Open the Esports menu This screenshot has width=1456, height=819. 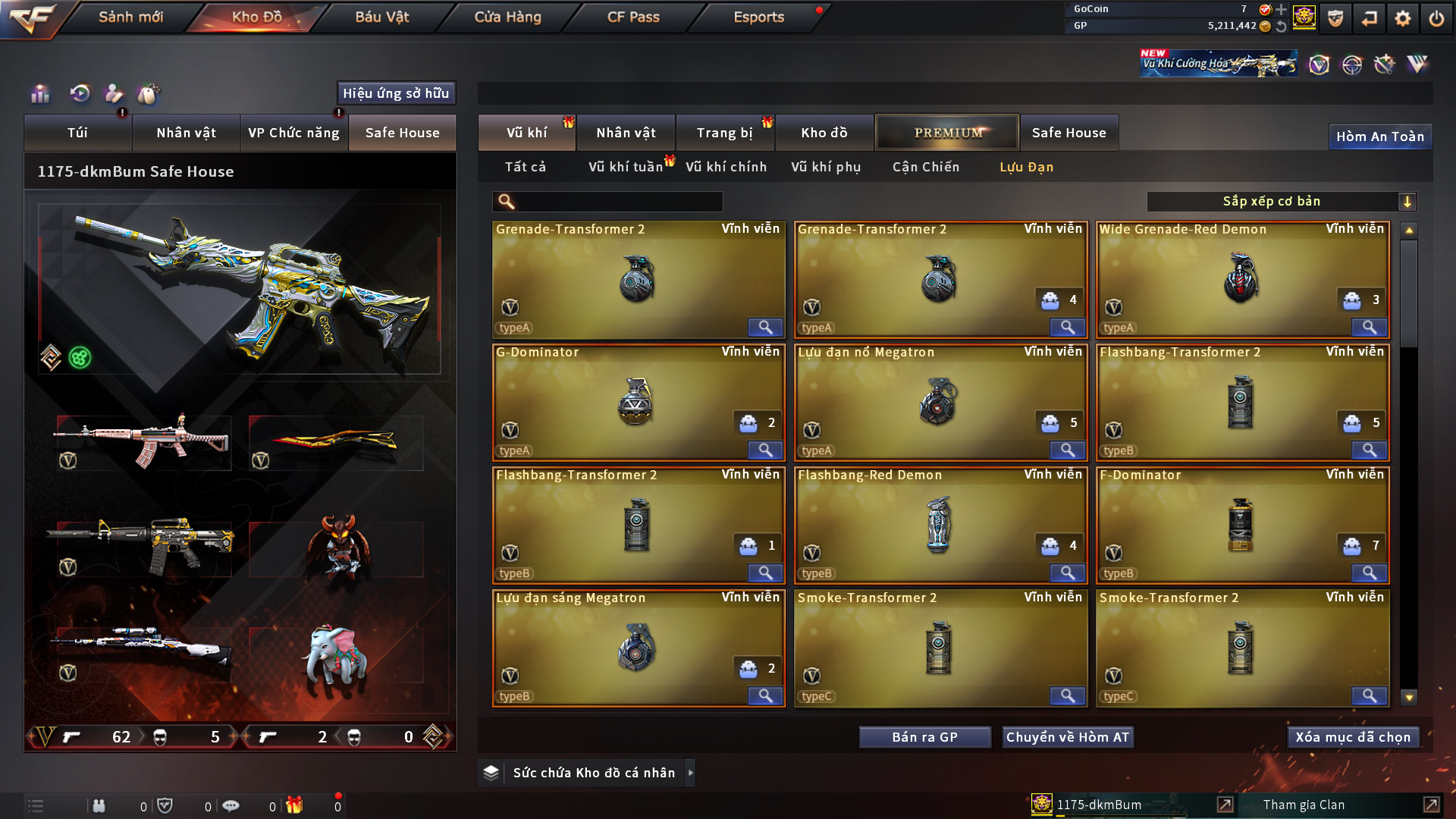tap(758, 17)
